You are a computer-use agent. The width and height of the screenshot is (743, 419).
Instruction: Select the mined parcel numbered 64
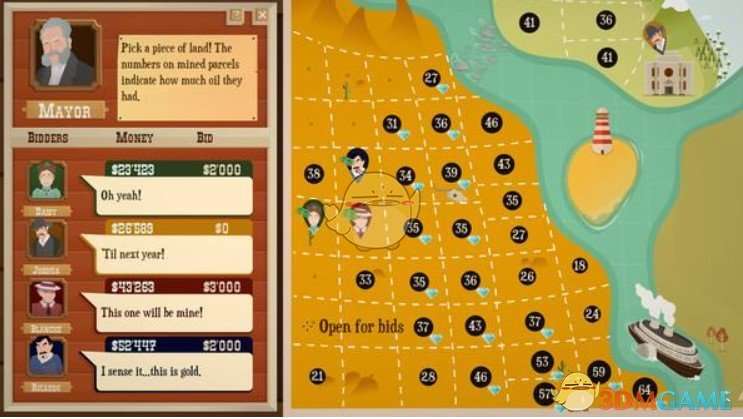point(644,387)
